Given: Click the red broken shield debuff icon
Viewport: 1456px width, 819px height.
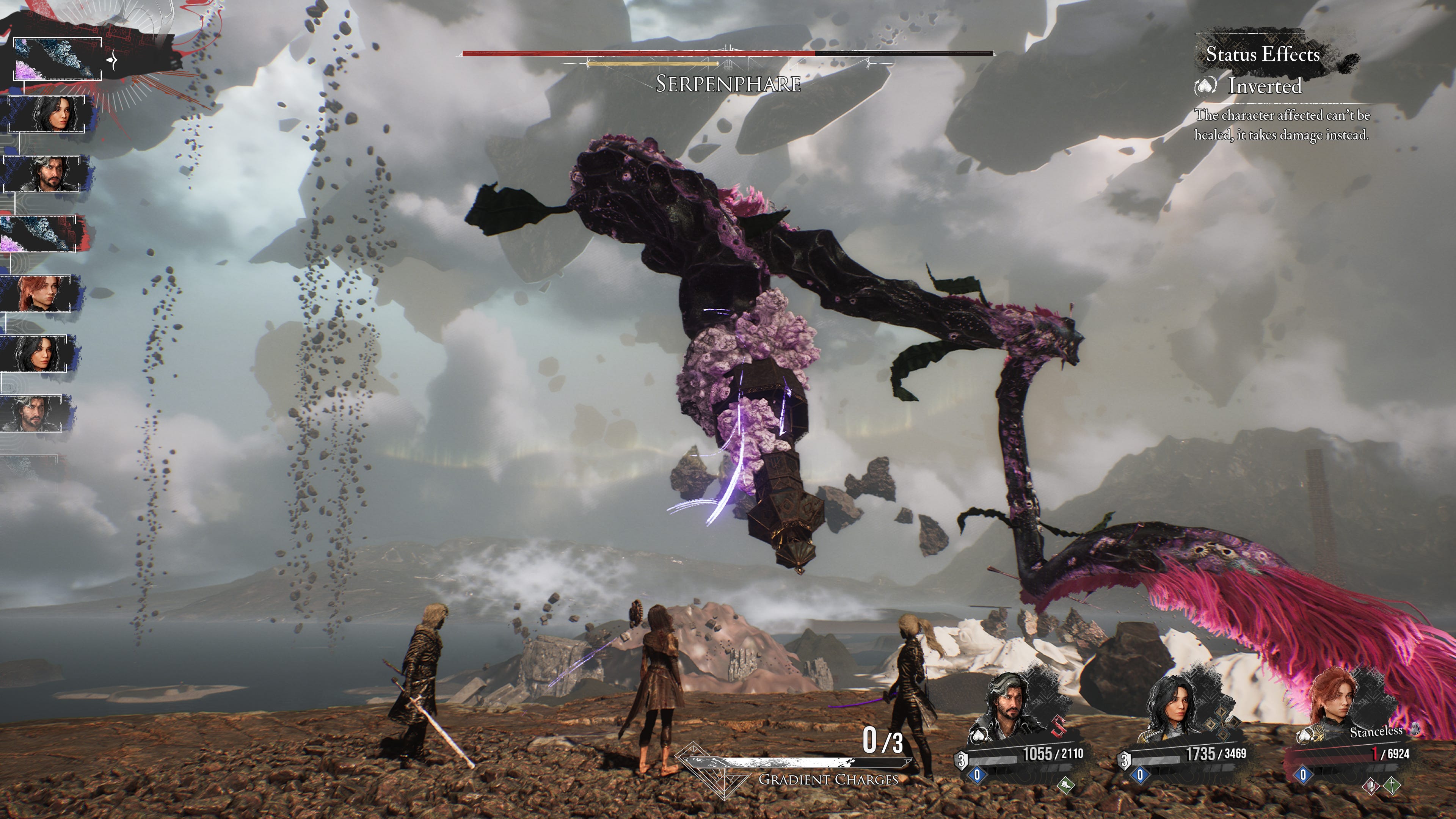Looking at the screenshot, I should (x=1371, y=786).
